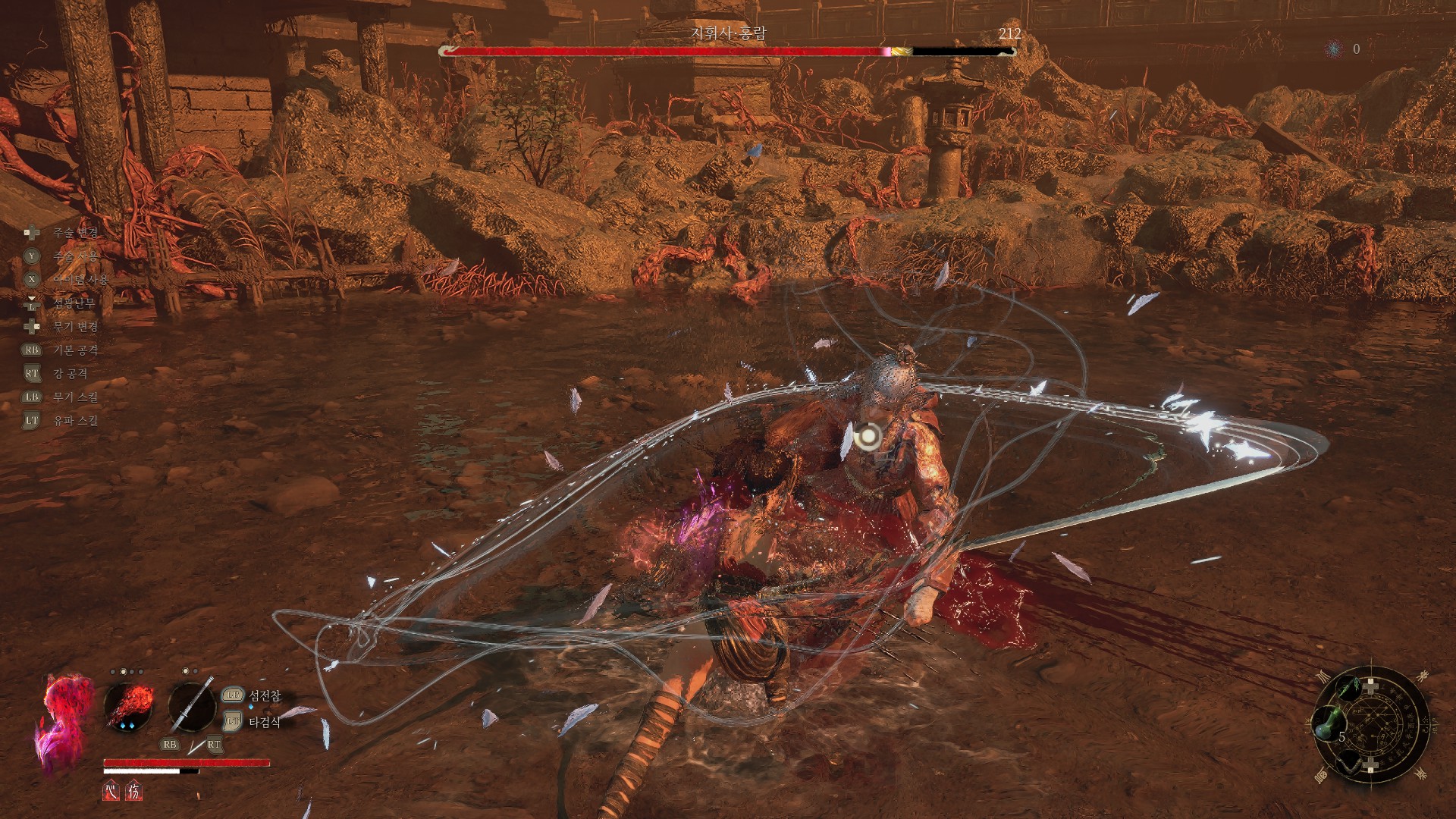The width and height of the screenshot is (1456, 819).
Task: Click the 섬전참 weapon skill label
Action: 265,695
